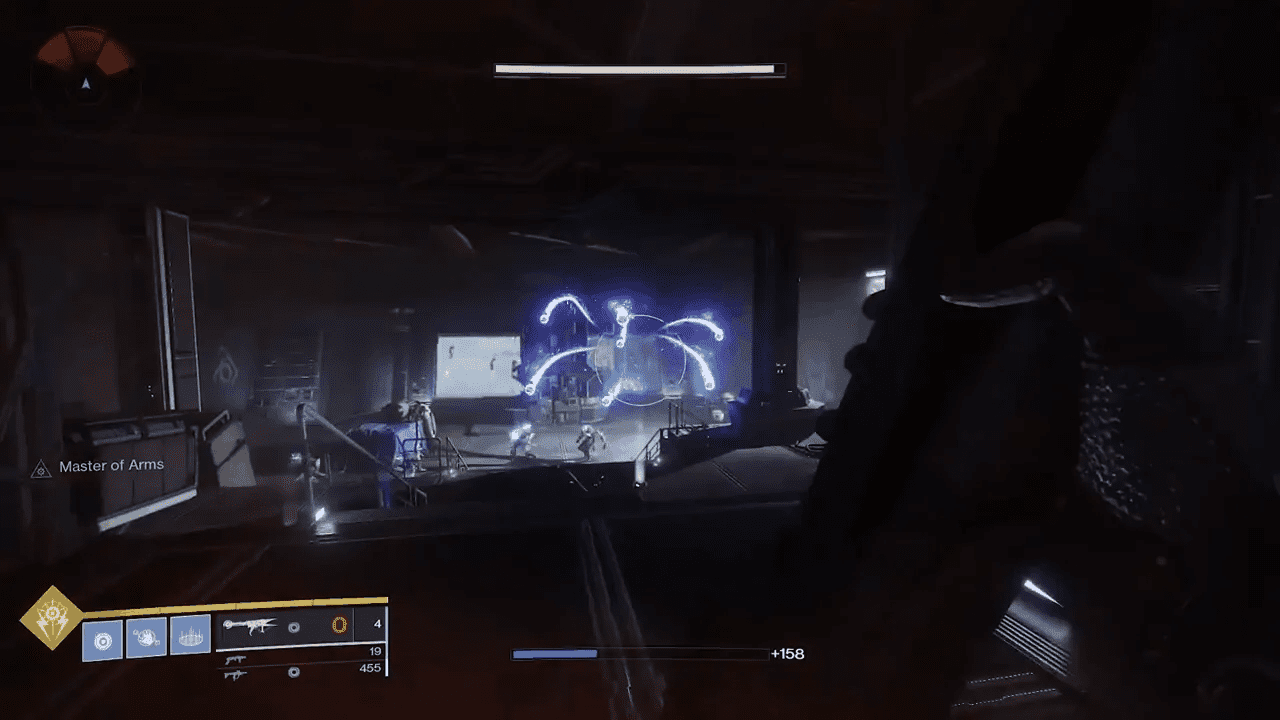Click the mission progress bar at top

coord(637,68)
